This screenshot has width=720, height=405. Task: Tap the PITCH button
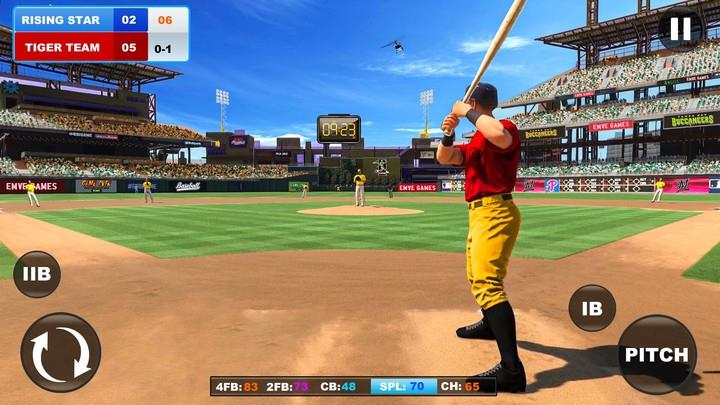[657, 355]
